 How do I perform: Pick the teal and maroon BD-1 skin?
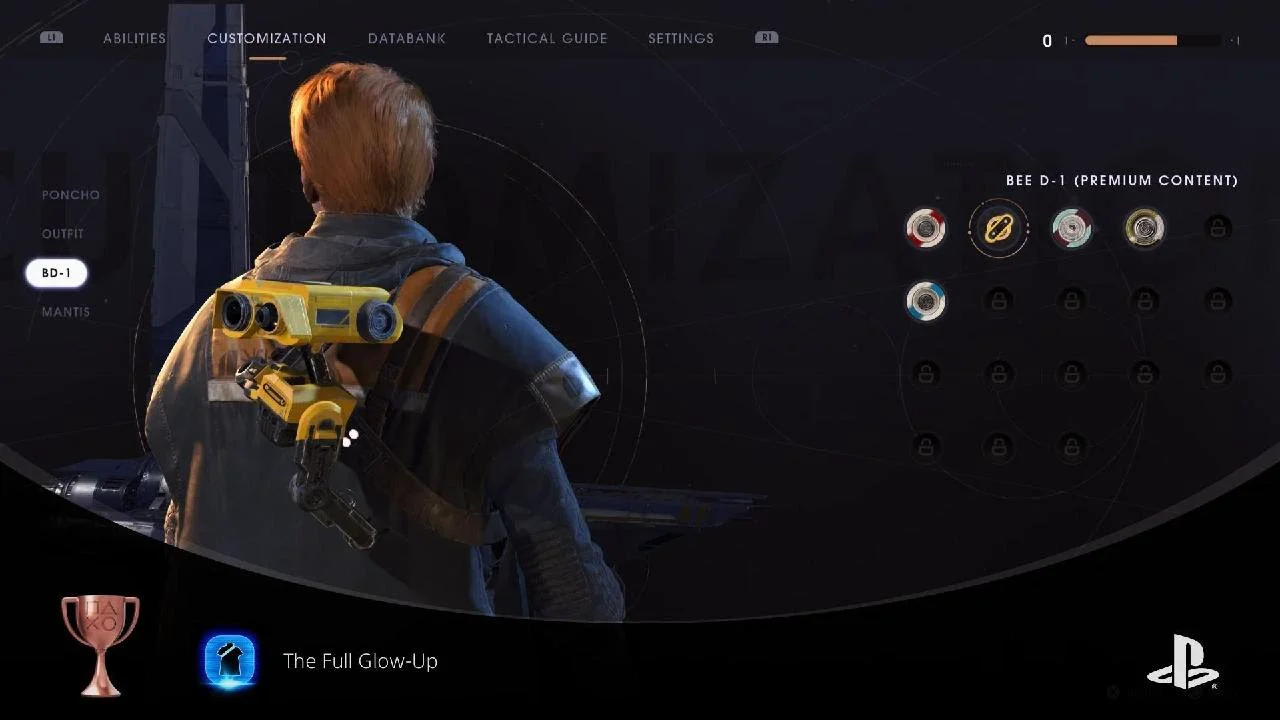1071,228
